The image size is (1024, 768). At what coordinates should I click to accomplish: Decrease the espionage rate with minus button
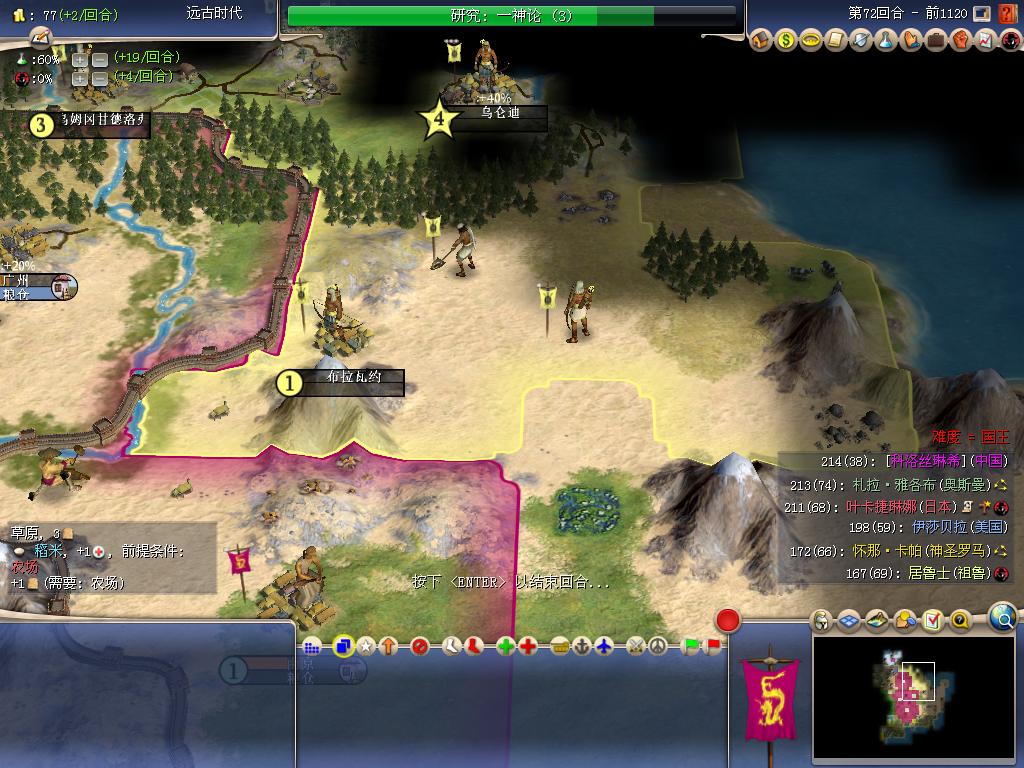click(100, 77)
